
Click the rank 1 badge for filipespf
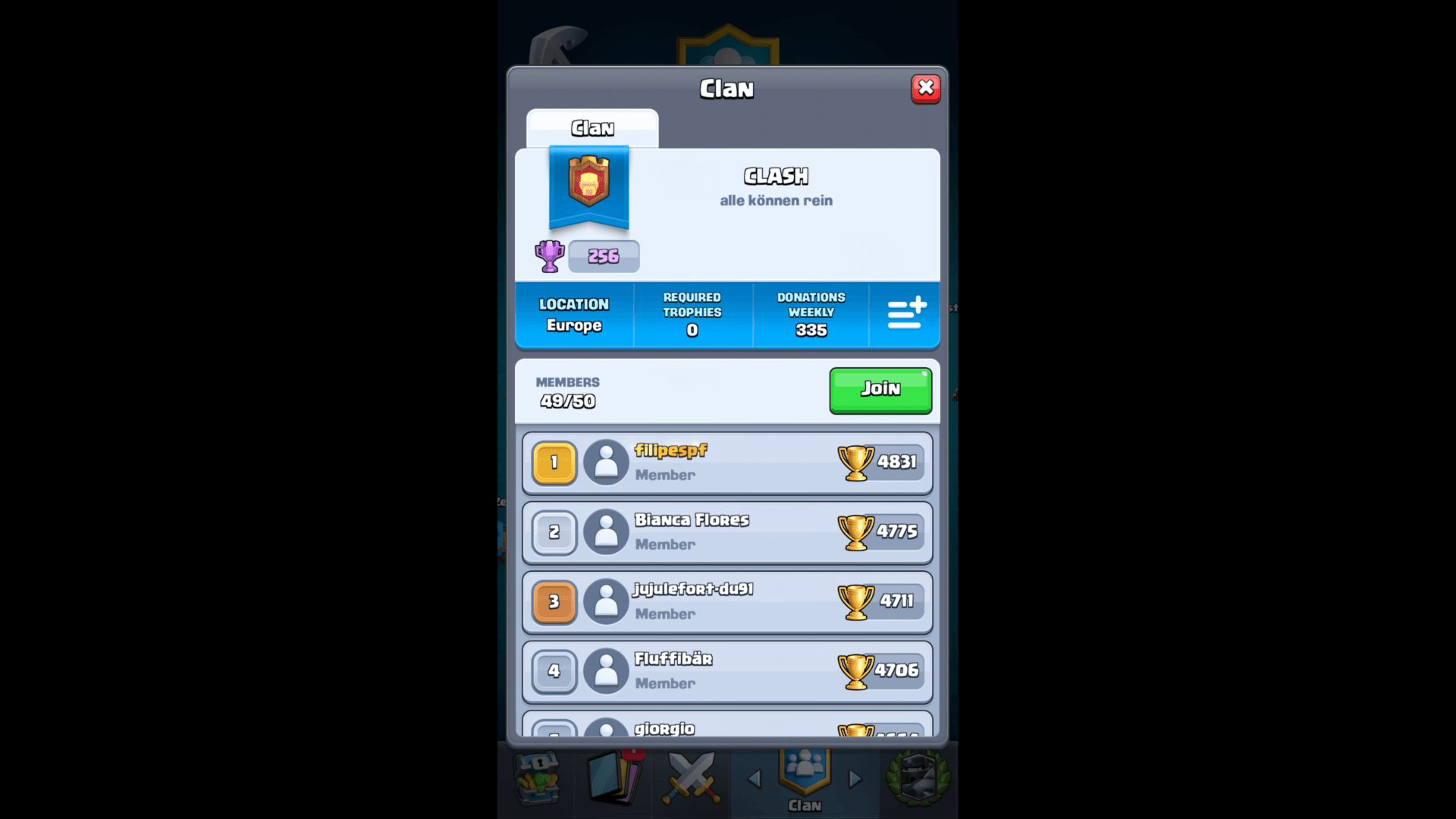click(554, 463)
